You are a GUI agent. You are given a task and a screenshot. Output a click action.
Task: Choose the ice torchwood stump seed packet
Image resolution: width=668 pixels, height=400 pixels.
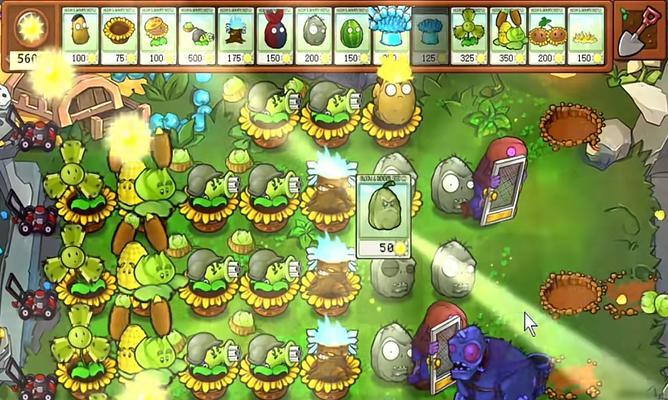coord(236,36)
